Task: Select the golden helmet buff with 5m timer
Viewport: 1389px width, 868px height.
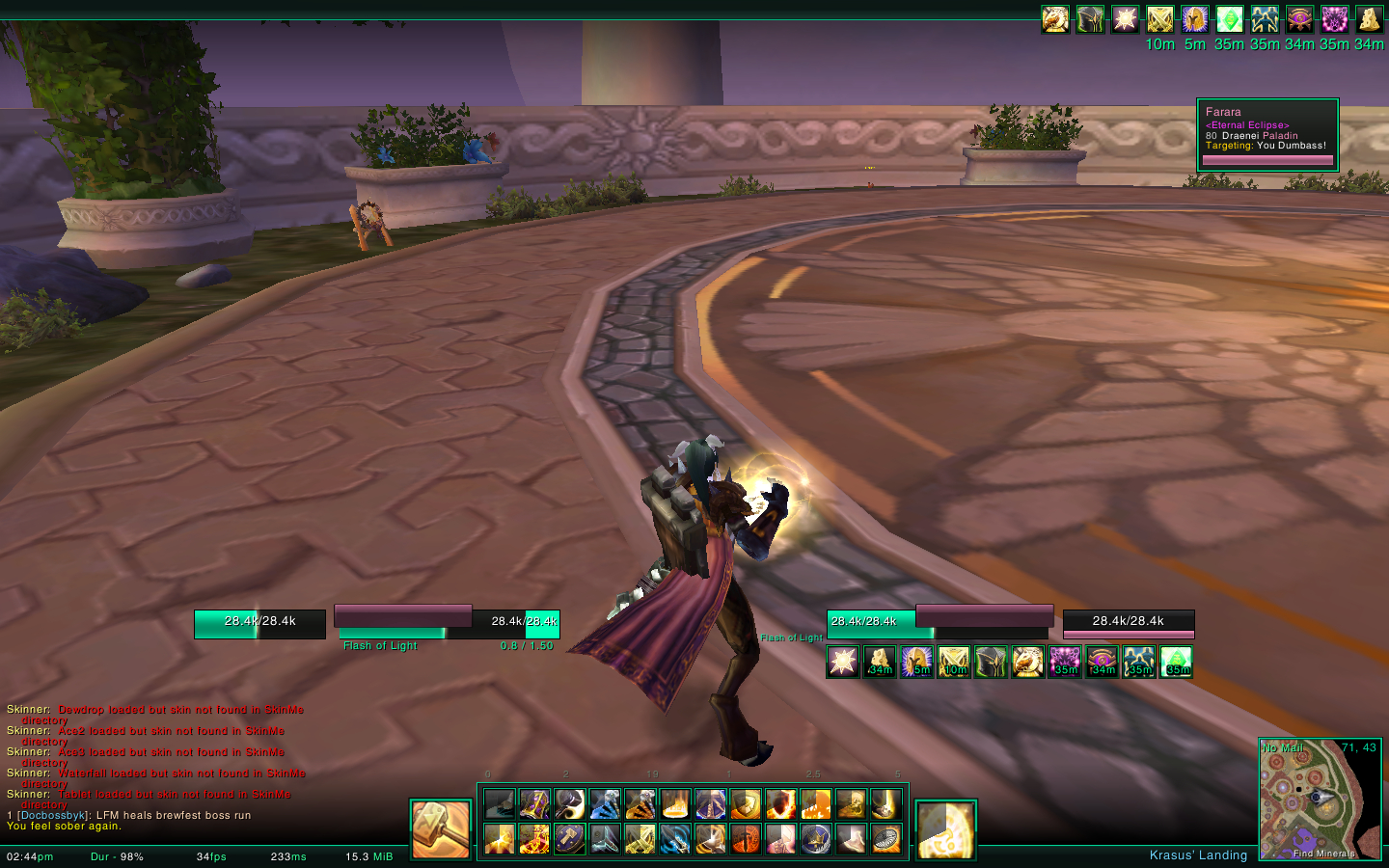Action: [x=1195, y=19]
